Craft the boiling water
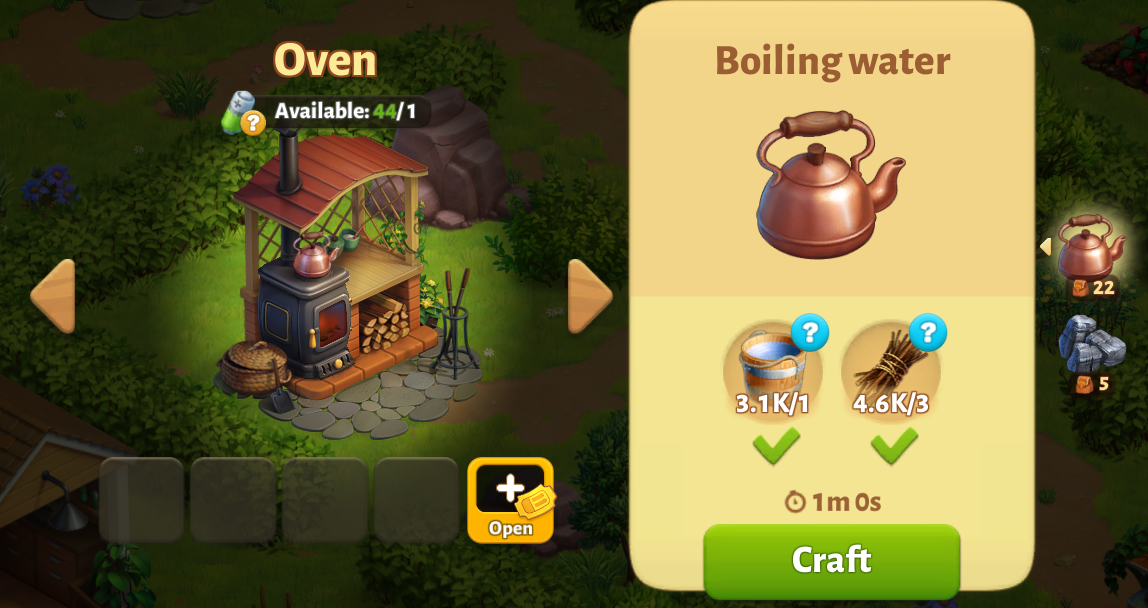1148x608 pixels. (831, 560)
